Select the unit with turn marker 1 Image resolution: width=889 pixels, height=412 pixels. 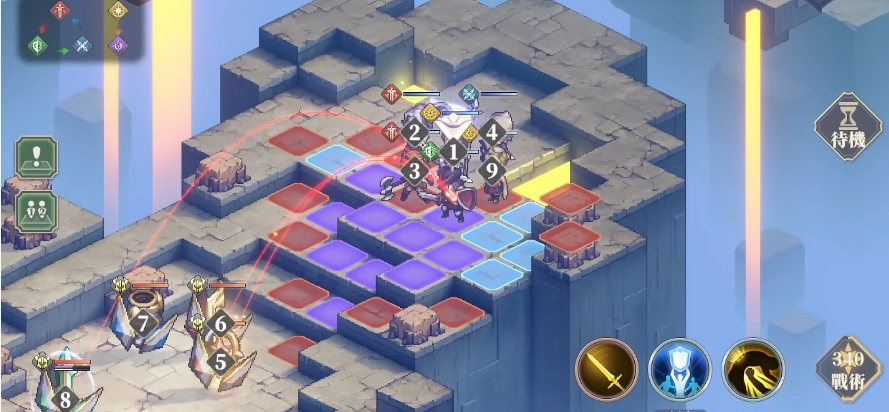453,153
